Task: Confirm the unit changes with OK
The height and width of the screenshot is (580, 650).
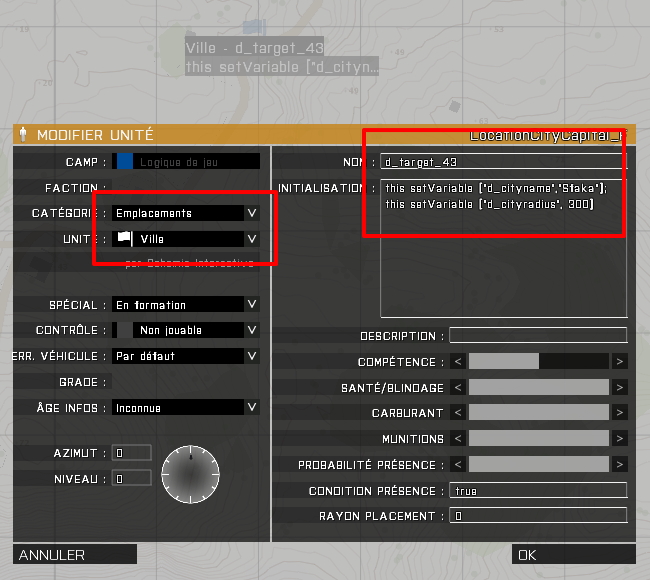Action: tap(573, 555)
